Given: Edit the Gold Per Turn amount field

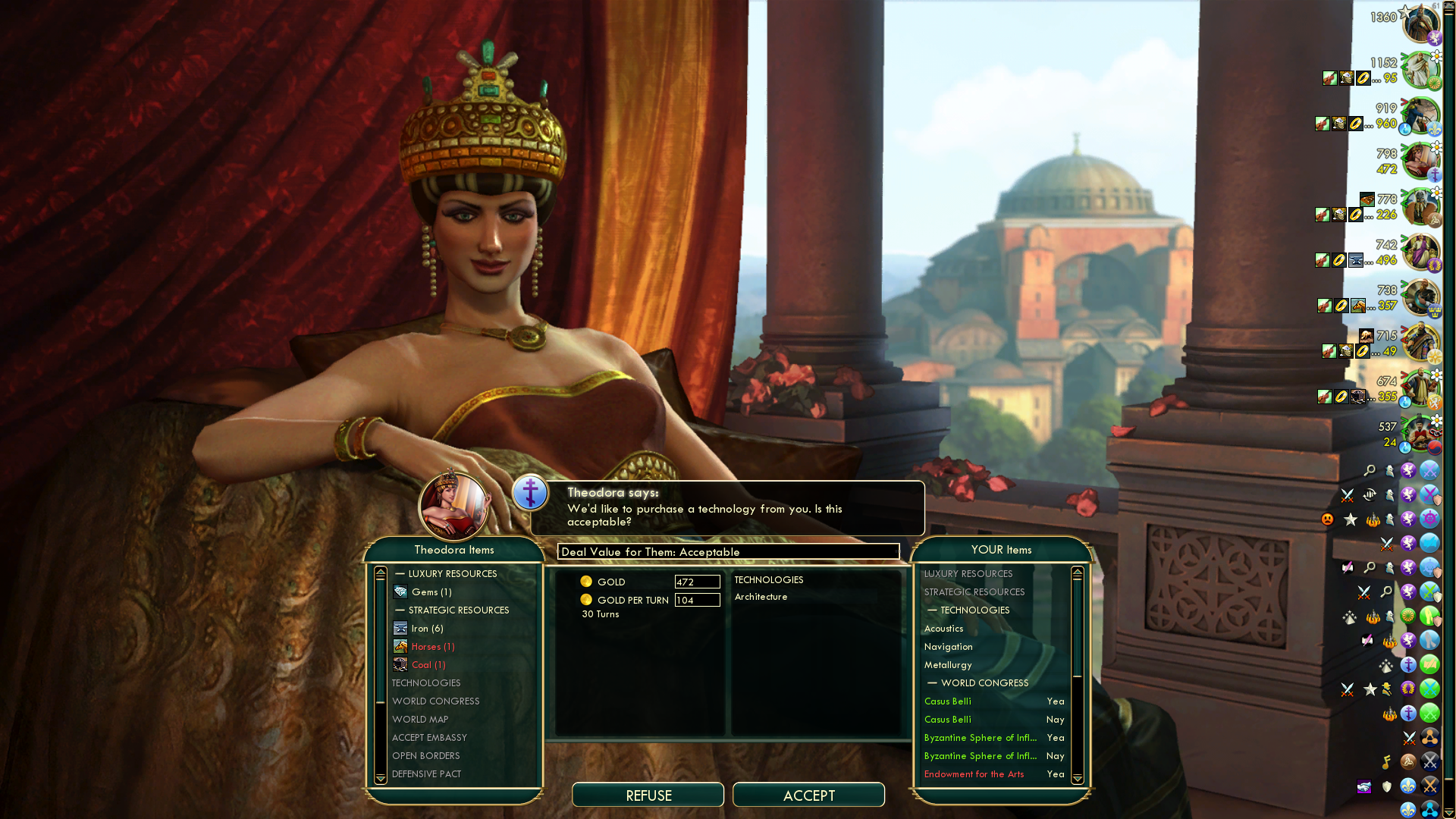Looking at the screenshot, I should pyautogui.click(x=697, y=600).
